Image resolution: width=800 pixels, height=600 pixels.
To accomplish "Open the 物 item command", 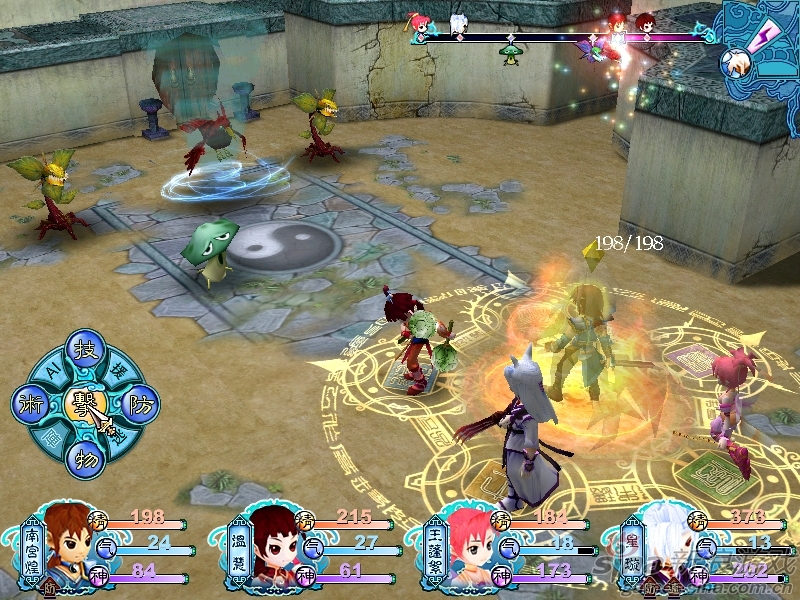I will (83, 459).
